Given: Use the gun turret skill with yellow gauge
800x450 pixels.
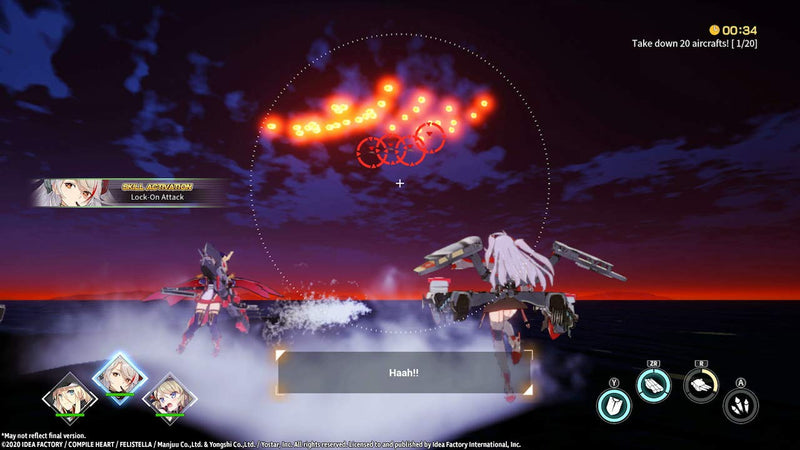Looking at the screenshot, I should [x=701, y=383].
